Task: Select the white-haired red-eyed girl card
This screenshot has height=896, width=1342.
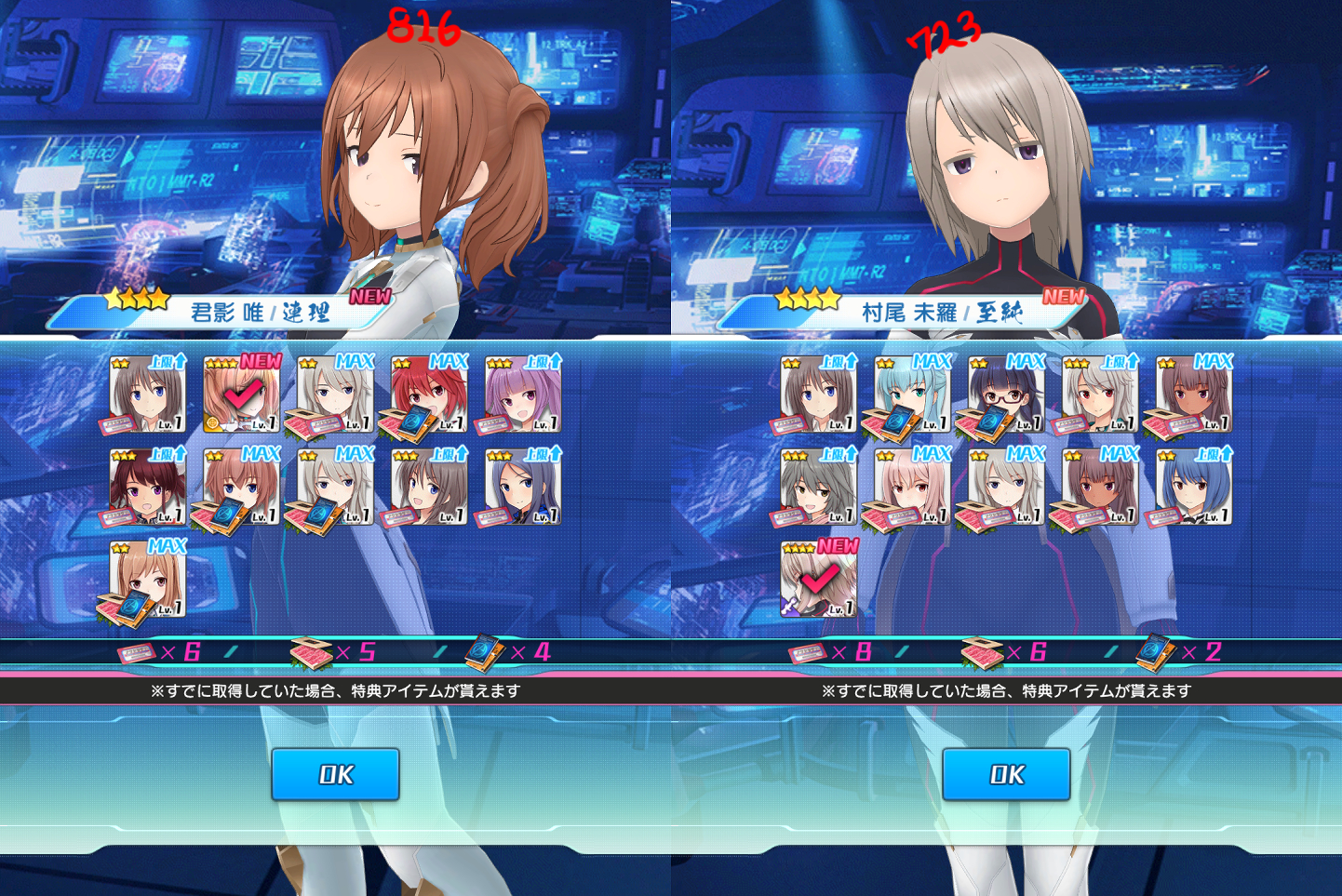Action: tap(1100, 395)
